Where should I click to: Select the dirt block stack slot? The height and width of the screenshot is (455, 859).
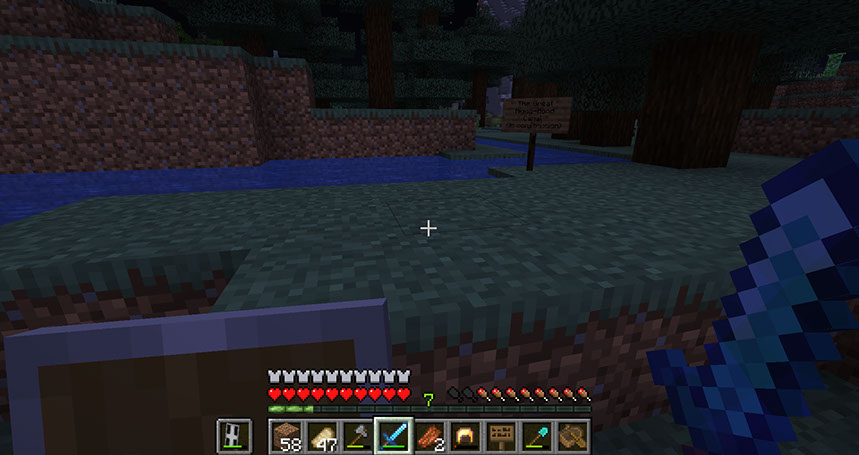point(287,435)
